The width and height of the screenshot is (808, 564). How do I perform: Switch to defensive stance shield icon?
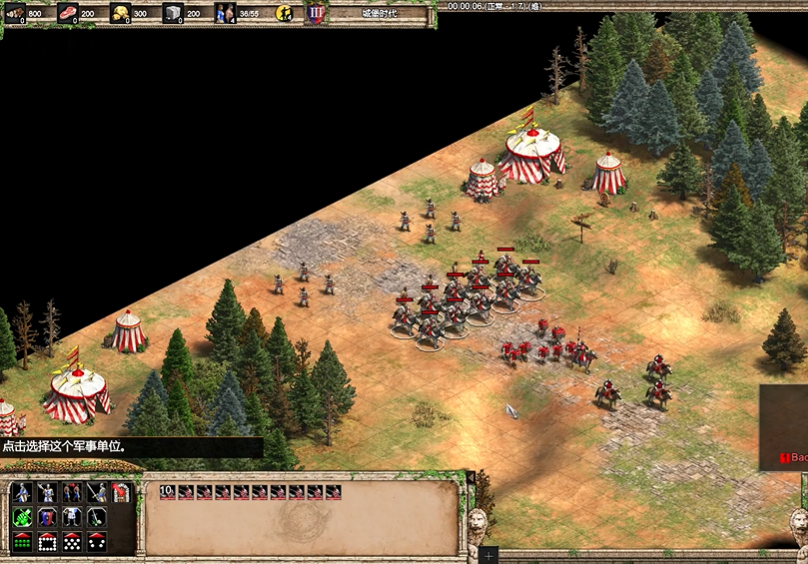pyautogui.click(x=47, y=517)
